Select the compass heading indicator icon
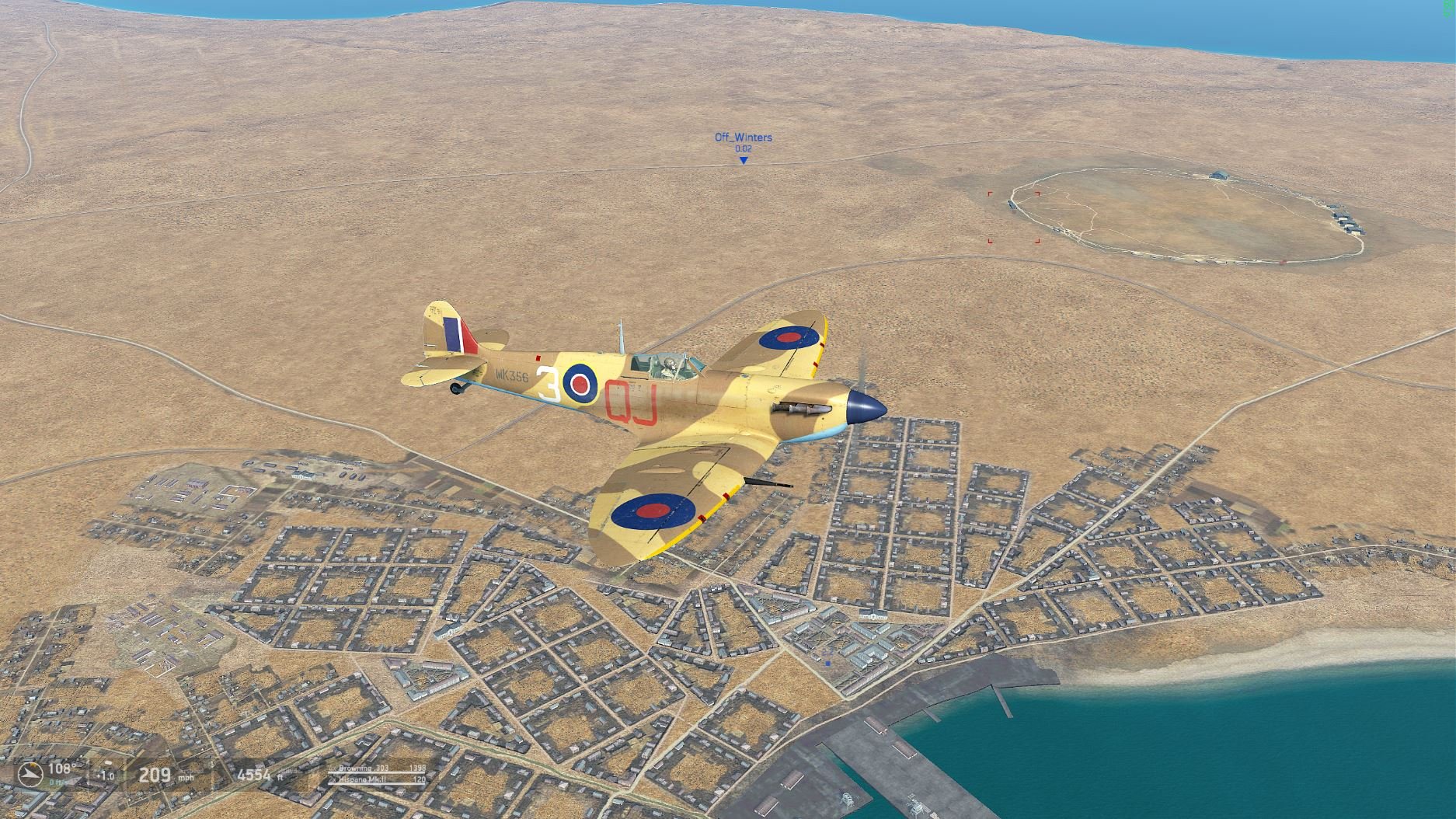 (x=33, y=774)
